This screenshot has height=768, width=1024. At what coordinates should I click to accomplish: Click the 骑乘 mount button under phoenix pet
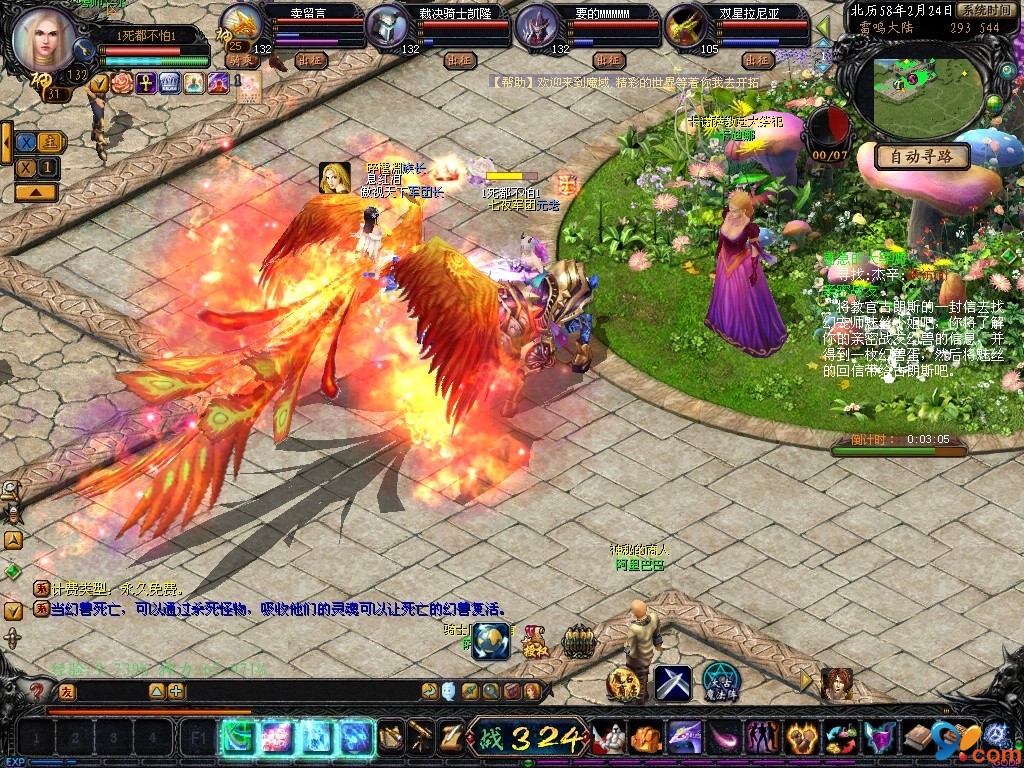[x=241, y=60]
